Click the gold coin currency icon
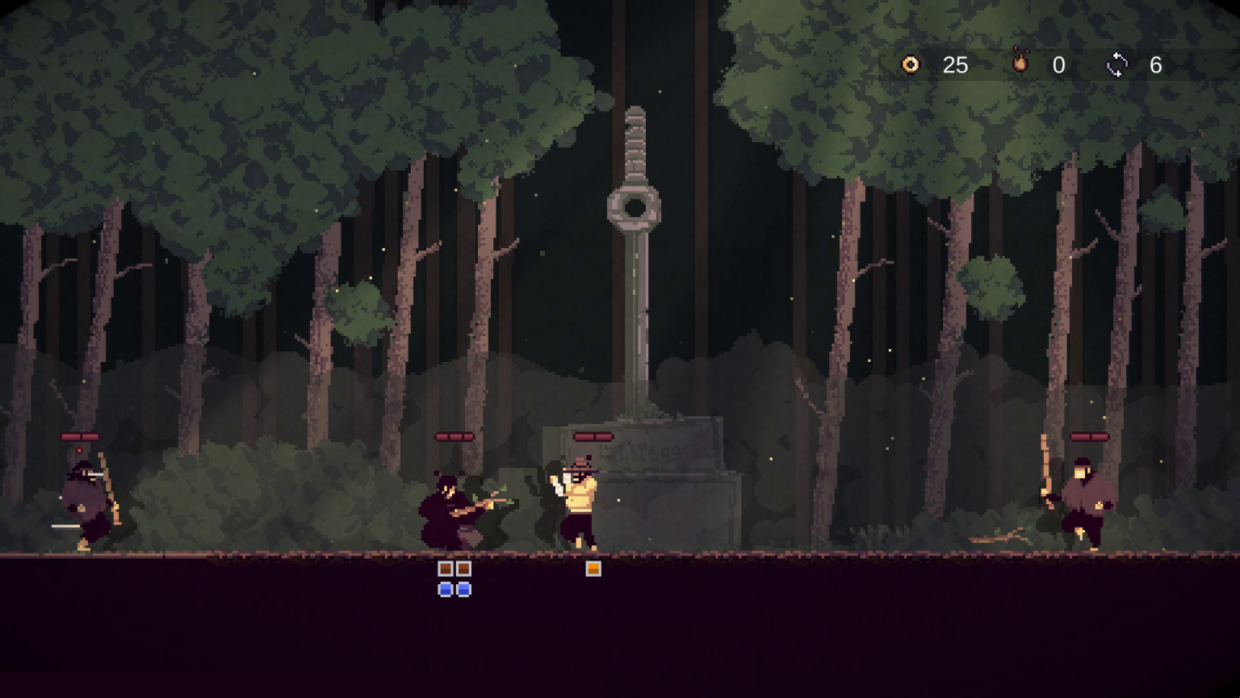 [910, 65]
